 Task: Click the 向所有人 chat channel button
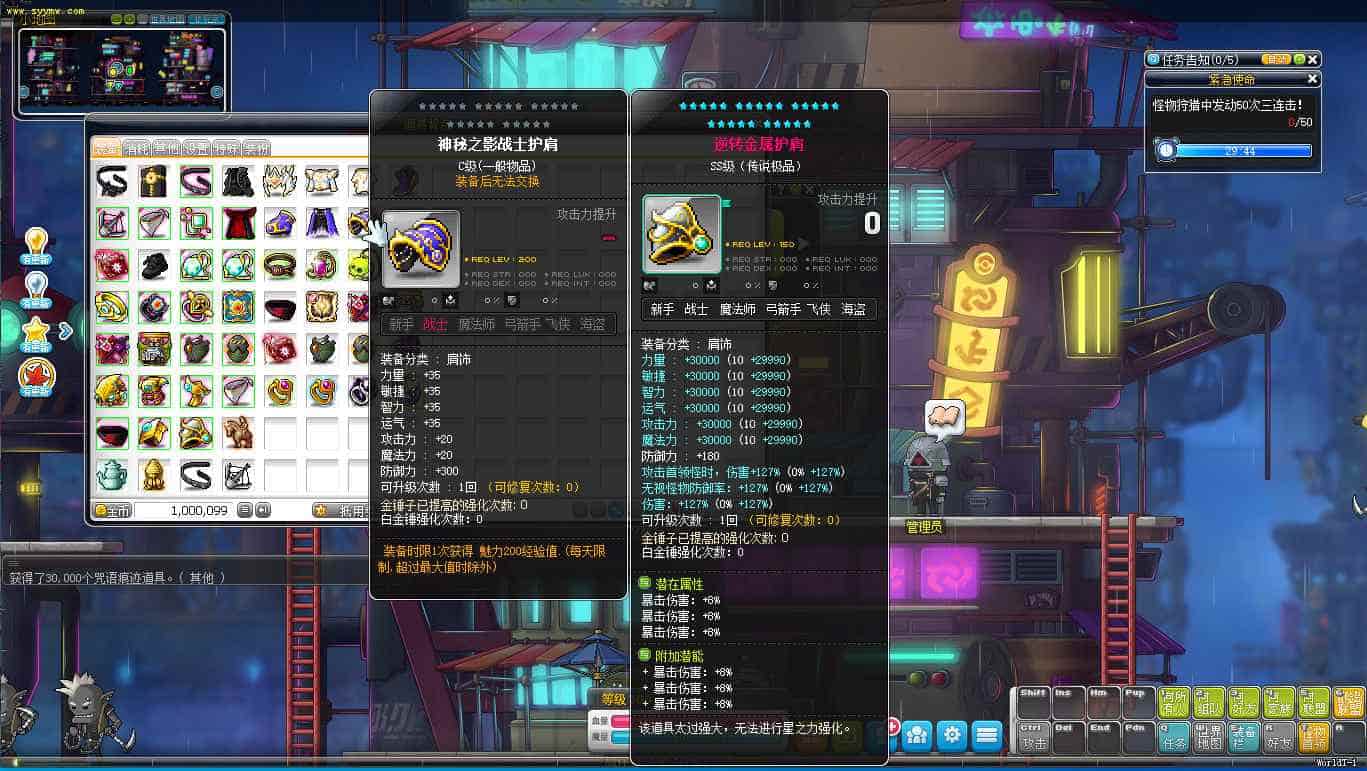[1174, 701]
